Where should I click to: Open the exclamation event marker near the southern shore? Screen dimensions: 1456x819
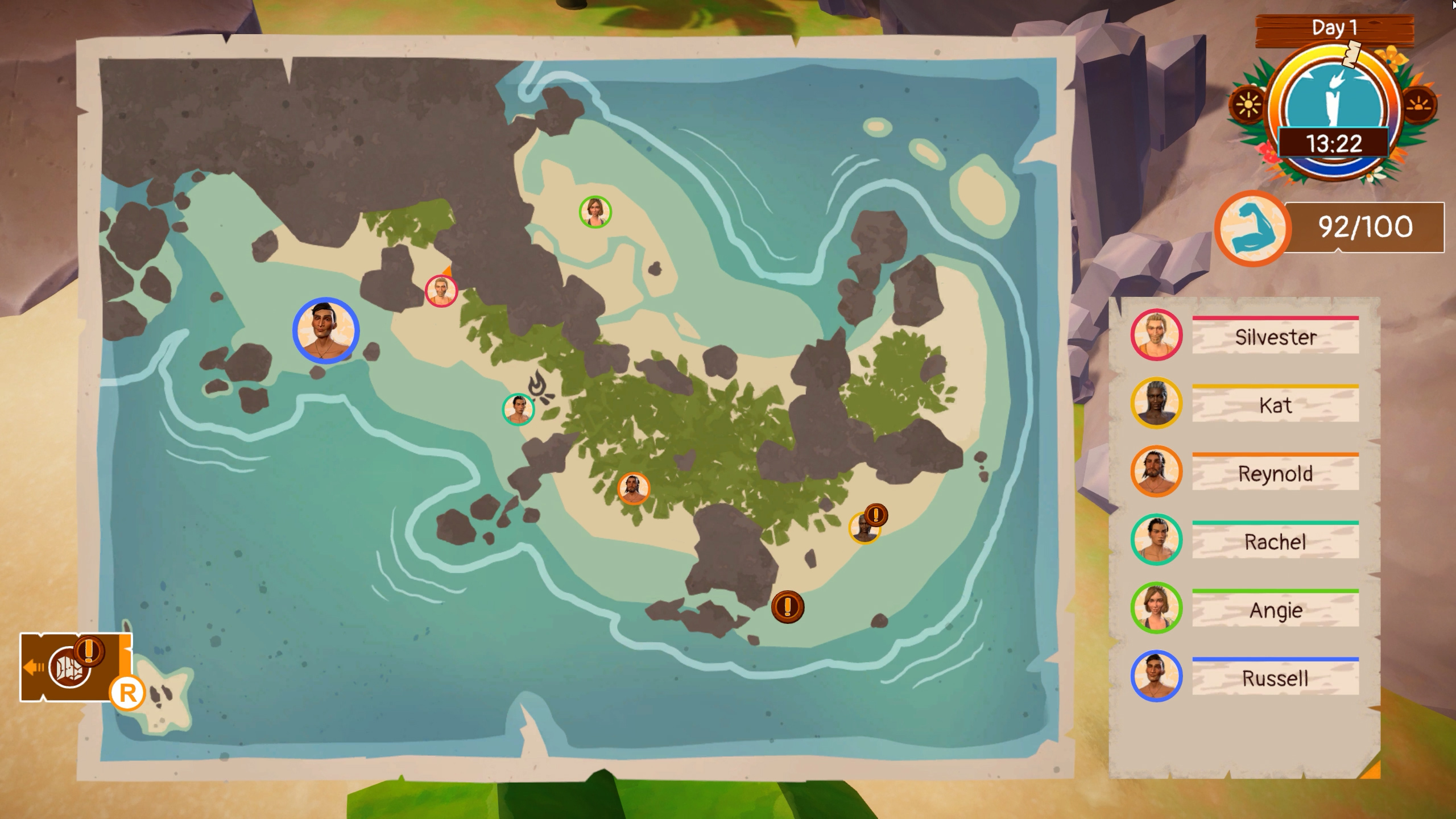tap(787, 608)
